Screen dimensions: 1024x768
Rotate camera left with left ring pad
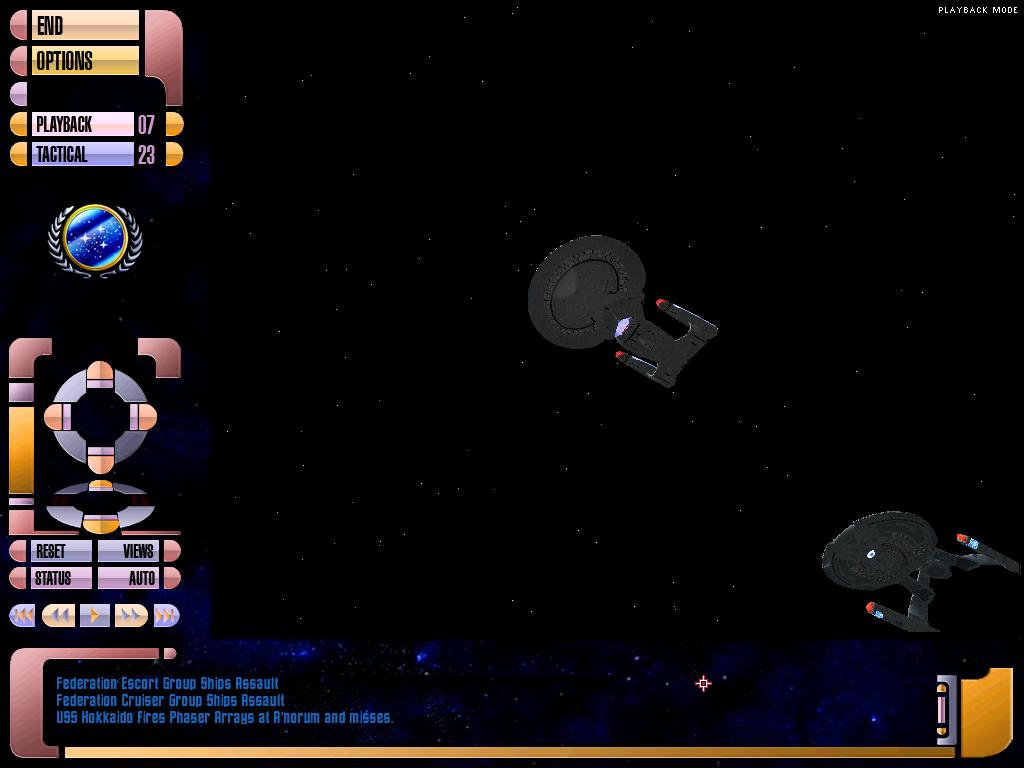coord(57,417)
